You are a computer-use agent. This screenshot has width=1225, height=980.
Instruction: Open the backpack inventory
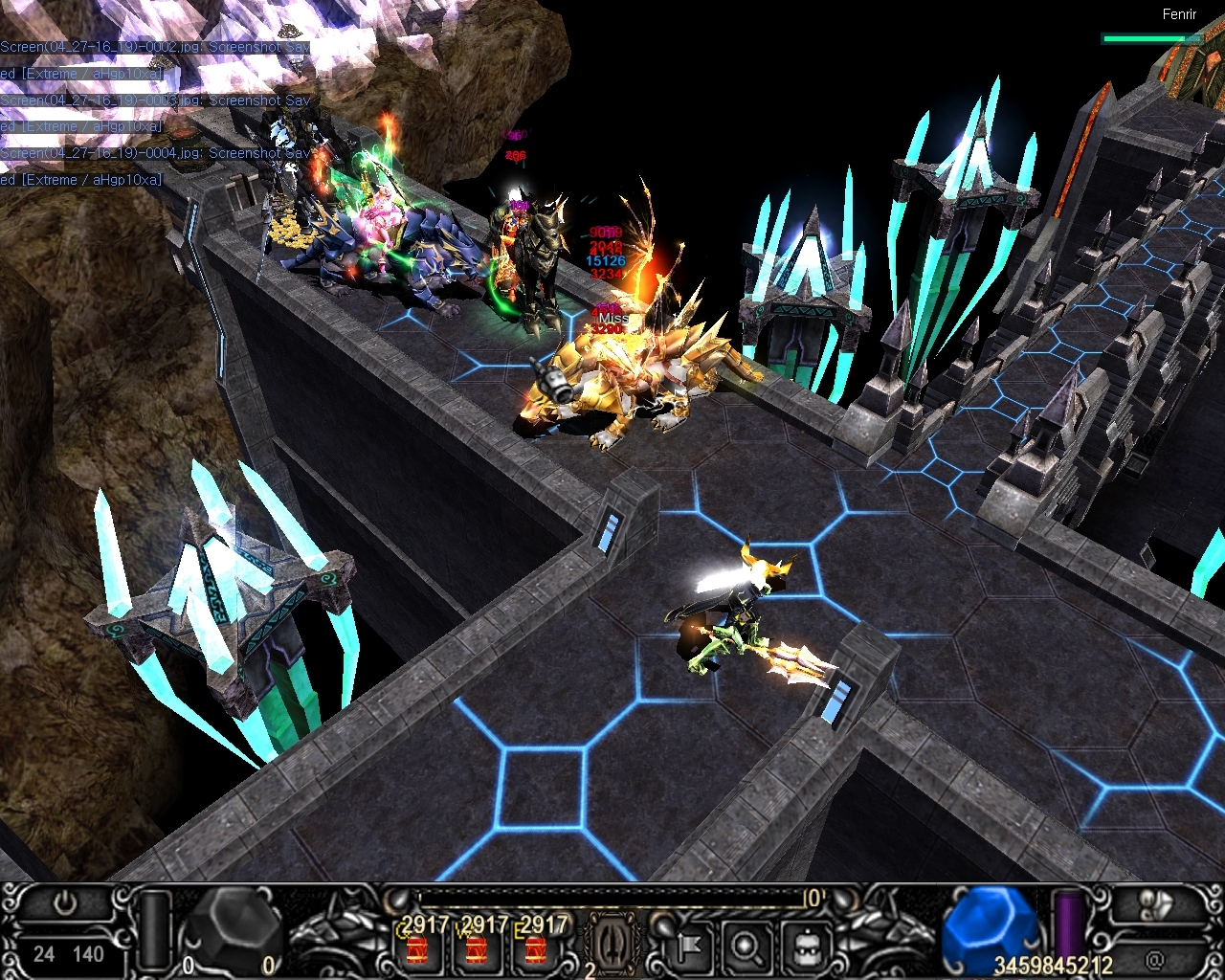click(x=805, y=947)
